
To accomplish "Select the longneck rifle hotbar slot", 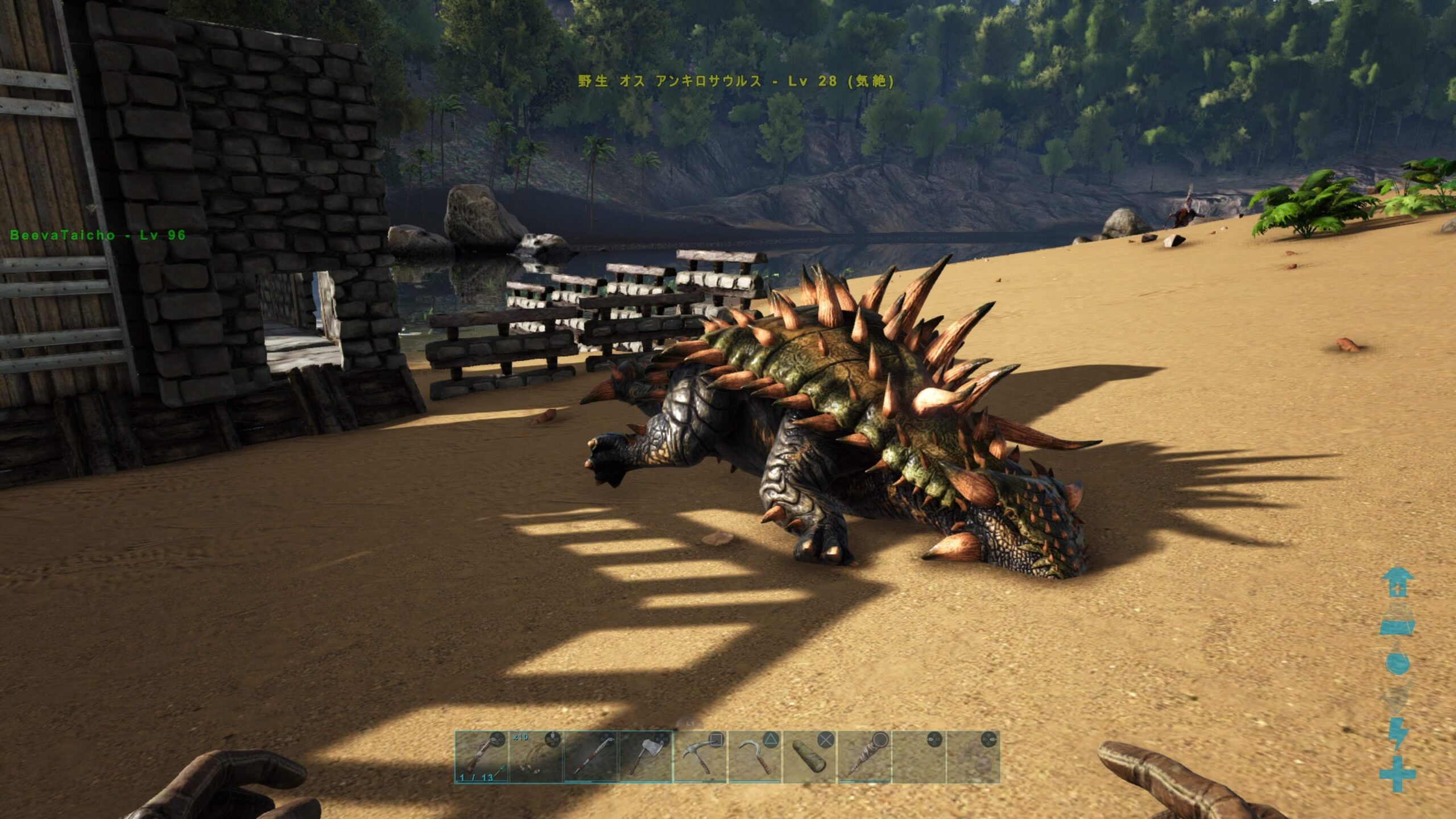I will 481,757.
